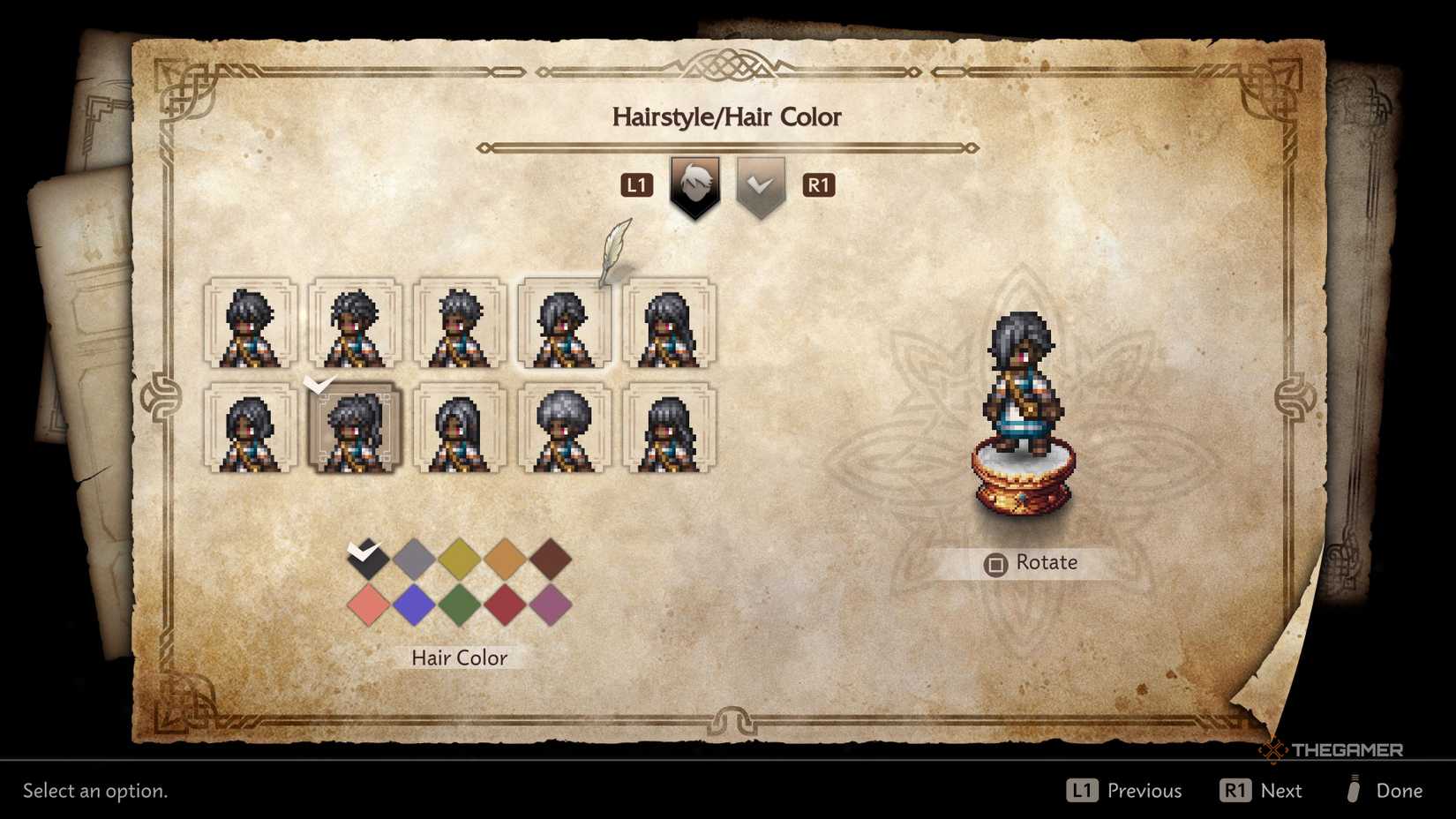Click the finger icon beside Done

click(1356, 791)
